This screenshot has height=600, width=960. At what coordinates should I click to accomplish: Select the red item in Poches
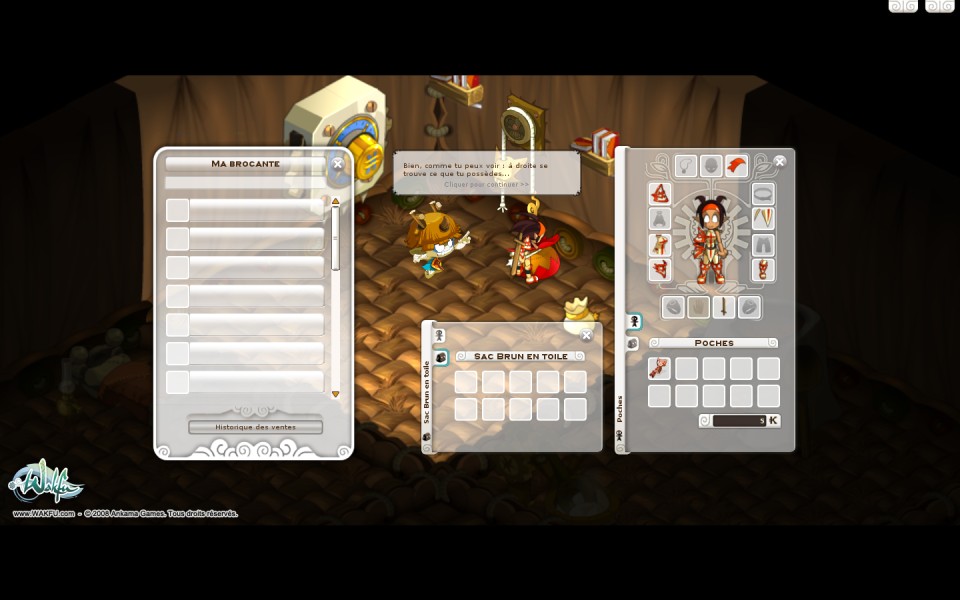click(658, 369)
